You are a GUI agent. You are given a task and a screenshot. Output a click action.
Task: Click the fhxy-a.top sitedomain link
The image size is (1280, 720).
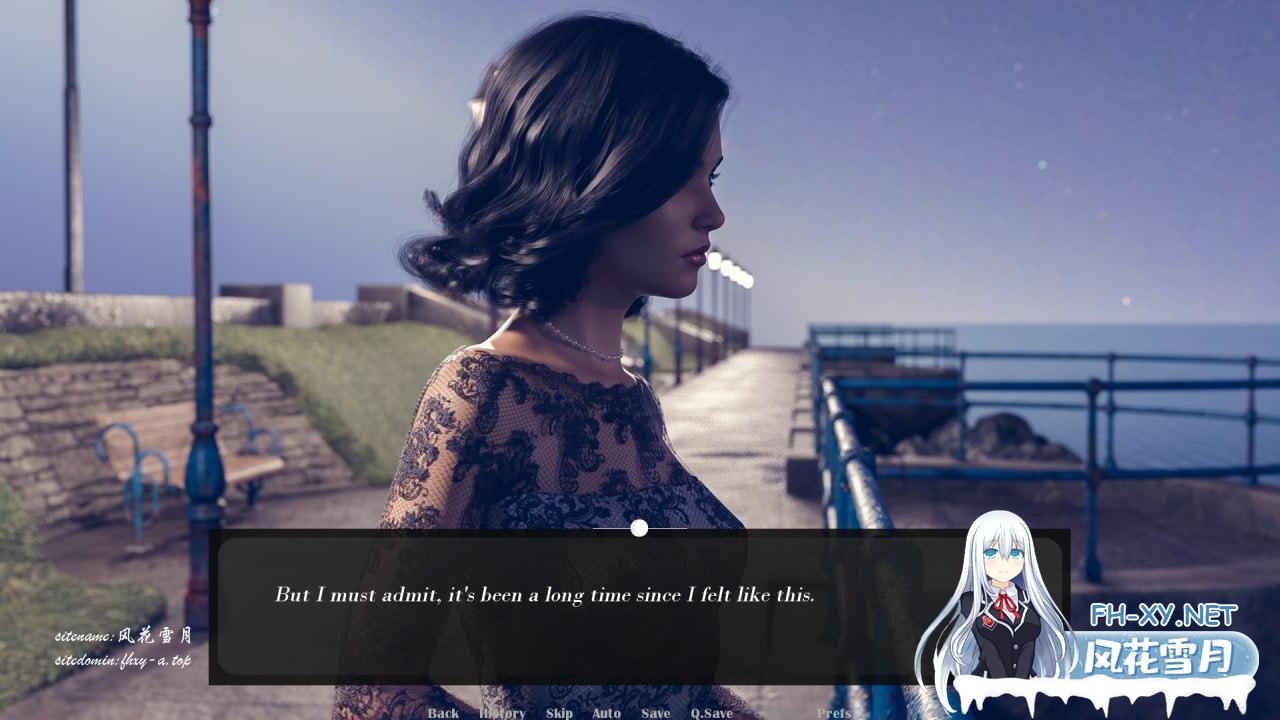point(126,660)
